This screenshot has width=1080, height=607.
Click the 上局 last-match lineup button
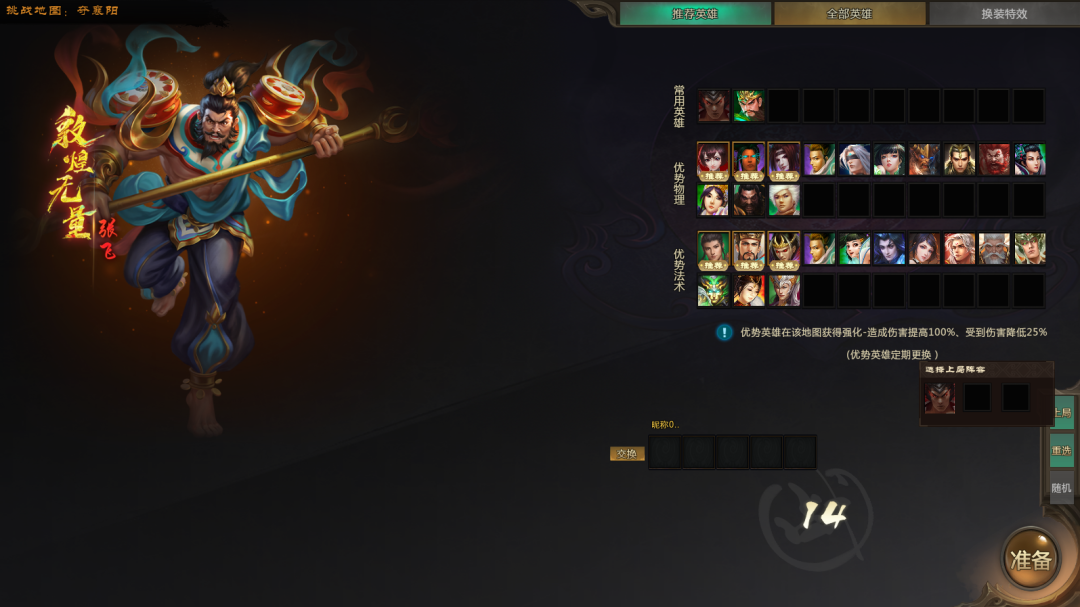[1061, 412]
